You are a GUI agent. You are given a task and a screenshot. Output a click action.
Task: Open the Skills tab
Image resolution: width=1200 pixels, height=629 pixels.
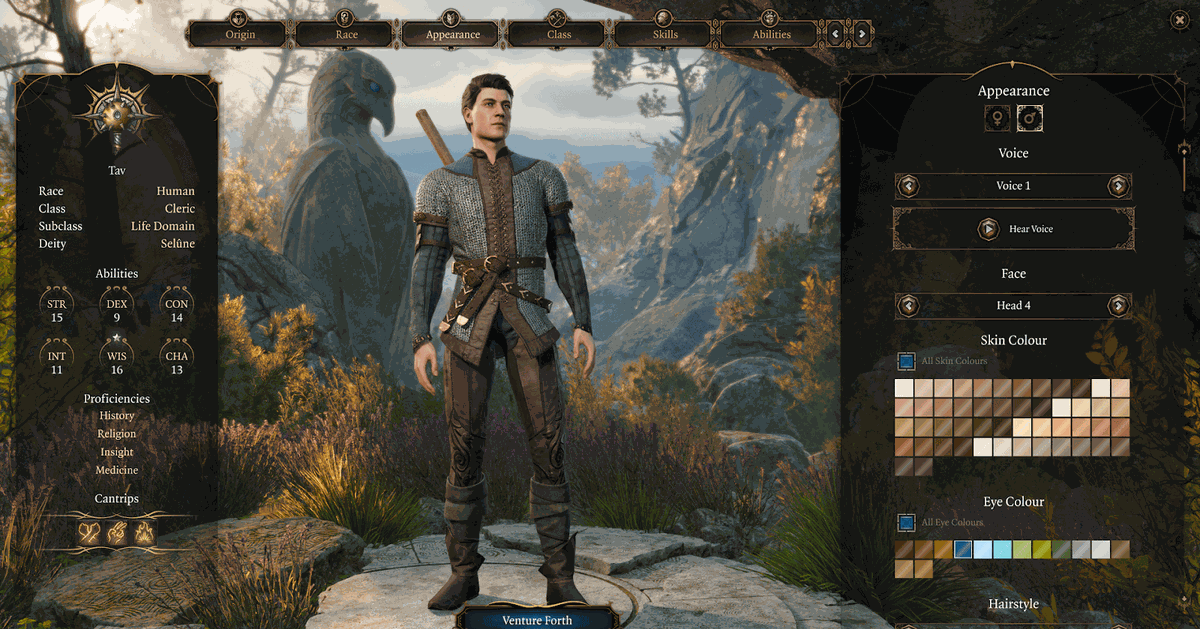[x=665, y=34]
